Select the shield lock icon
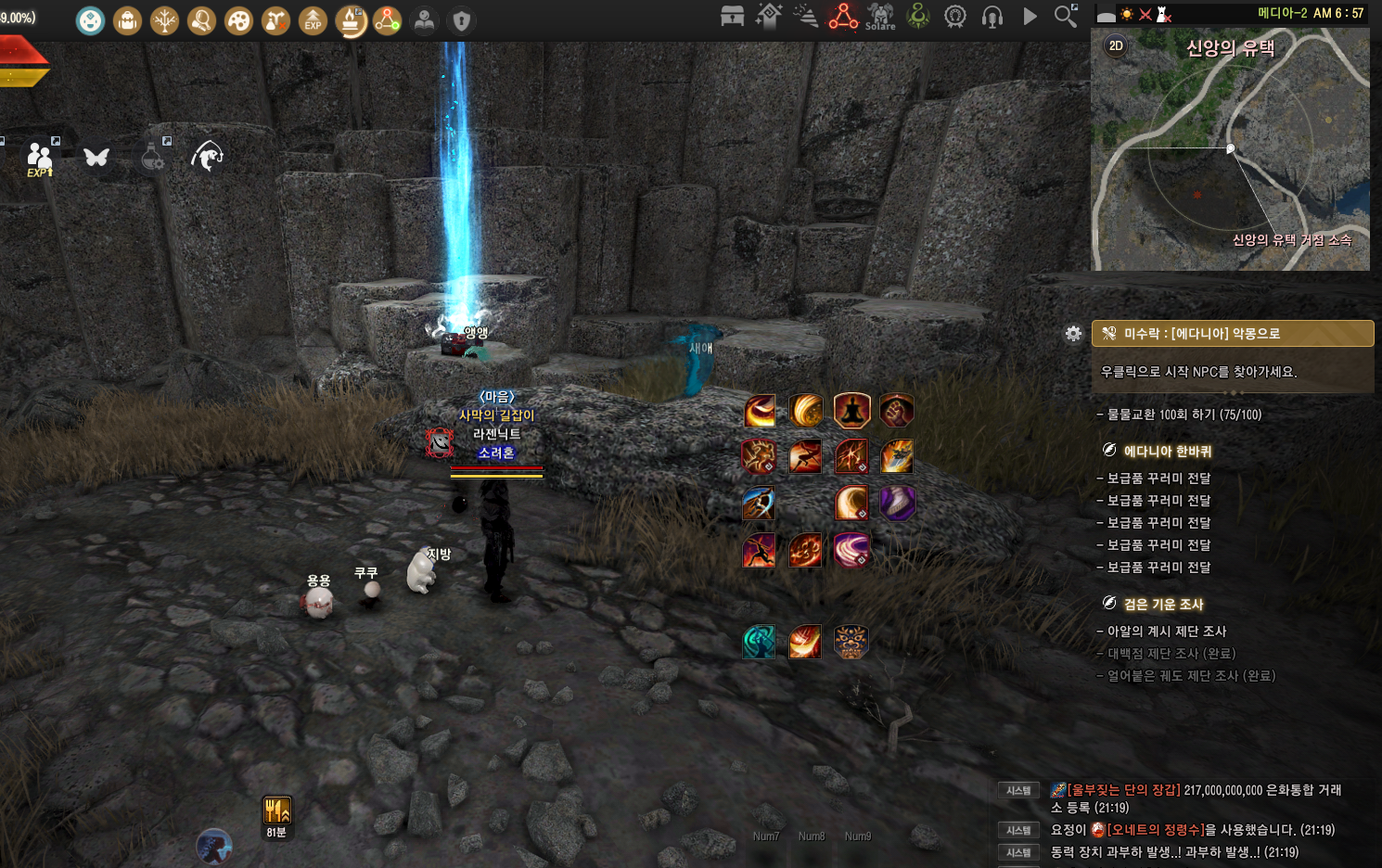Screen dimensions: 1382x868 click(461, 20)
